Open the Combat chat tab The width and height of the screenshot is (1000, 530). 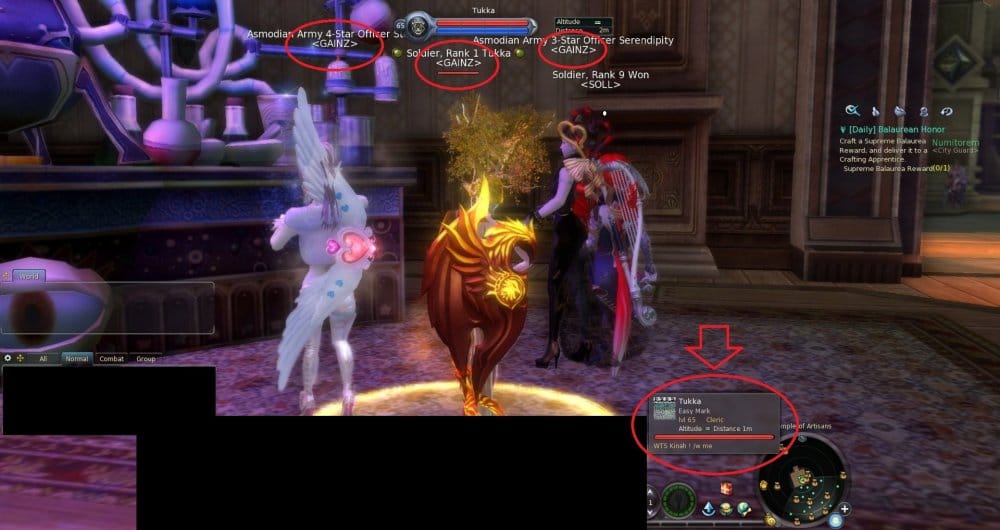pyautogui.click(x=111, y=358)
